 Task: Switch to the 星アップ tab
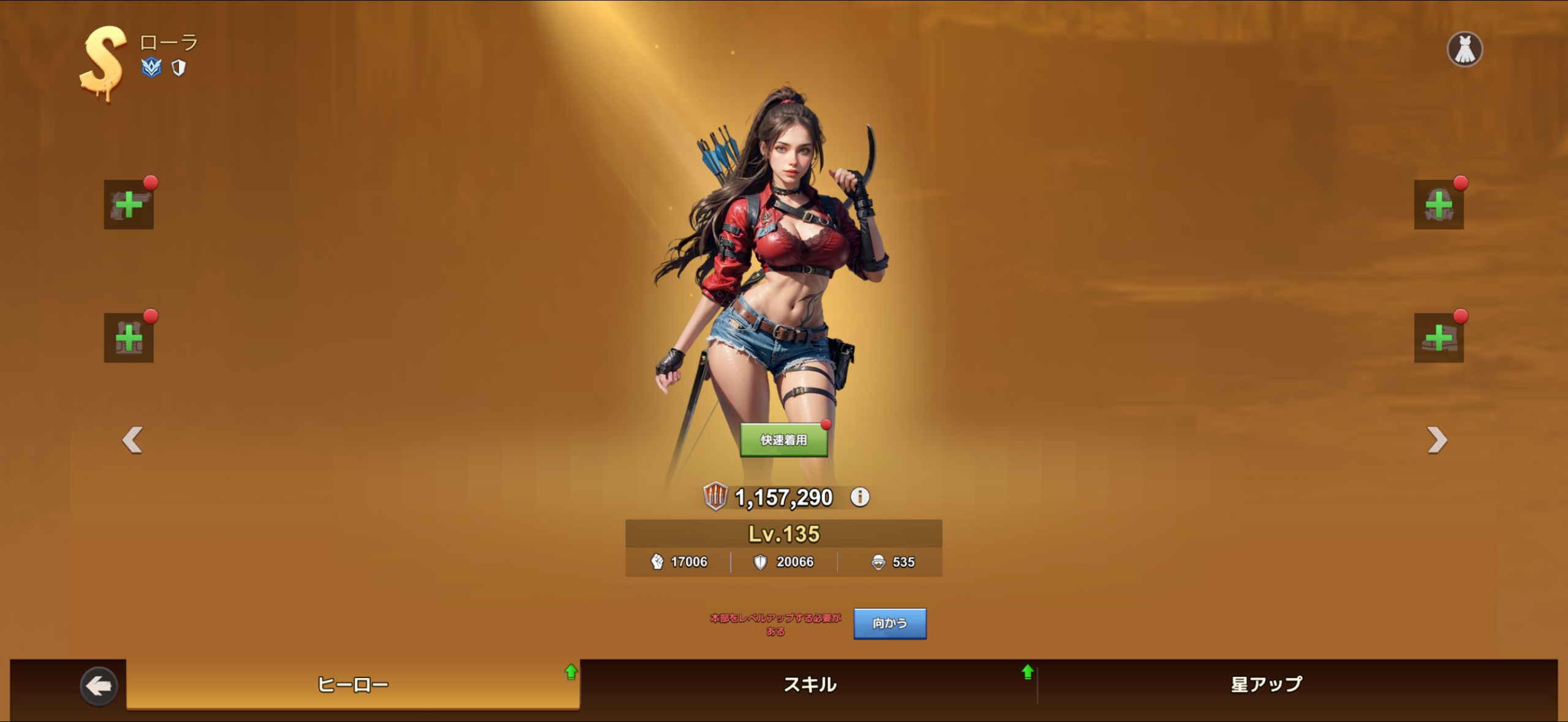point(1266,684)
